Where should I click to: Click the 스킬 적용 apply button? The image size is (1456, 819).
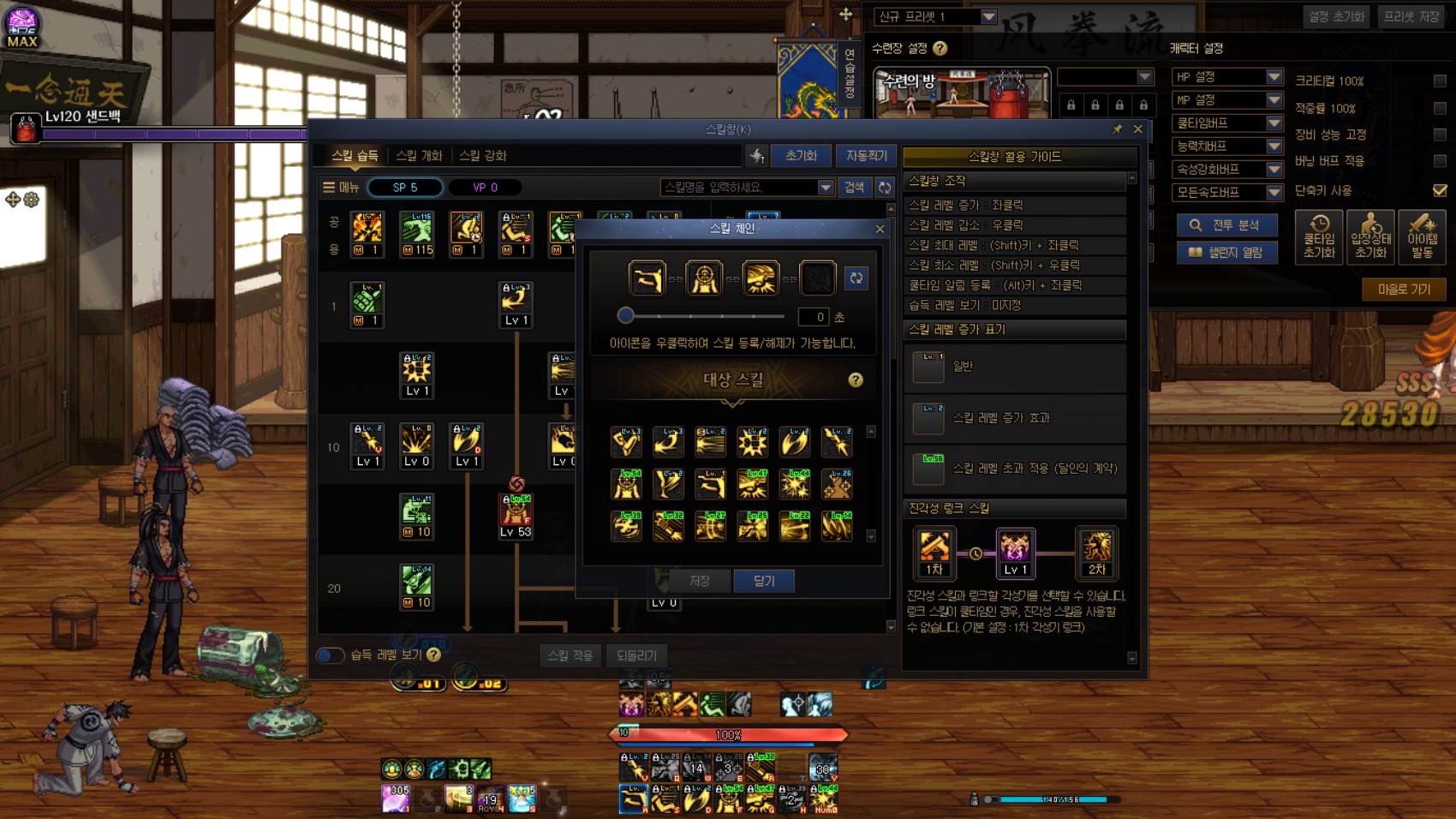[x=570, y=655]
